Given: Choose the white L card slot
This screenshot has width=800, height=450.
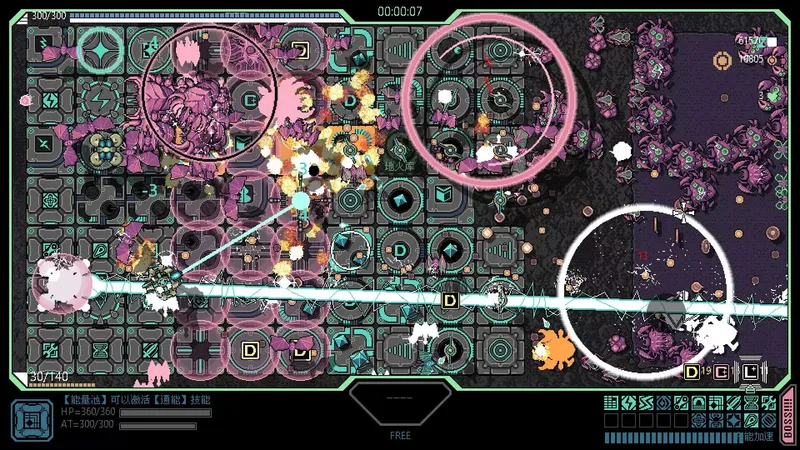Looking at the screenshot, I should [751, 372].
